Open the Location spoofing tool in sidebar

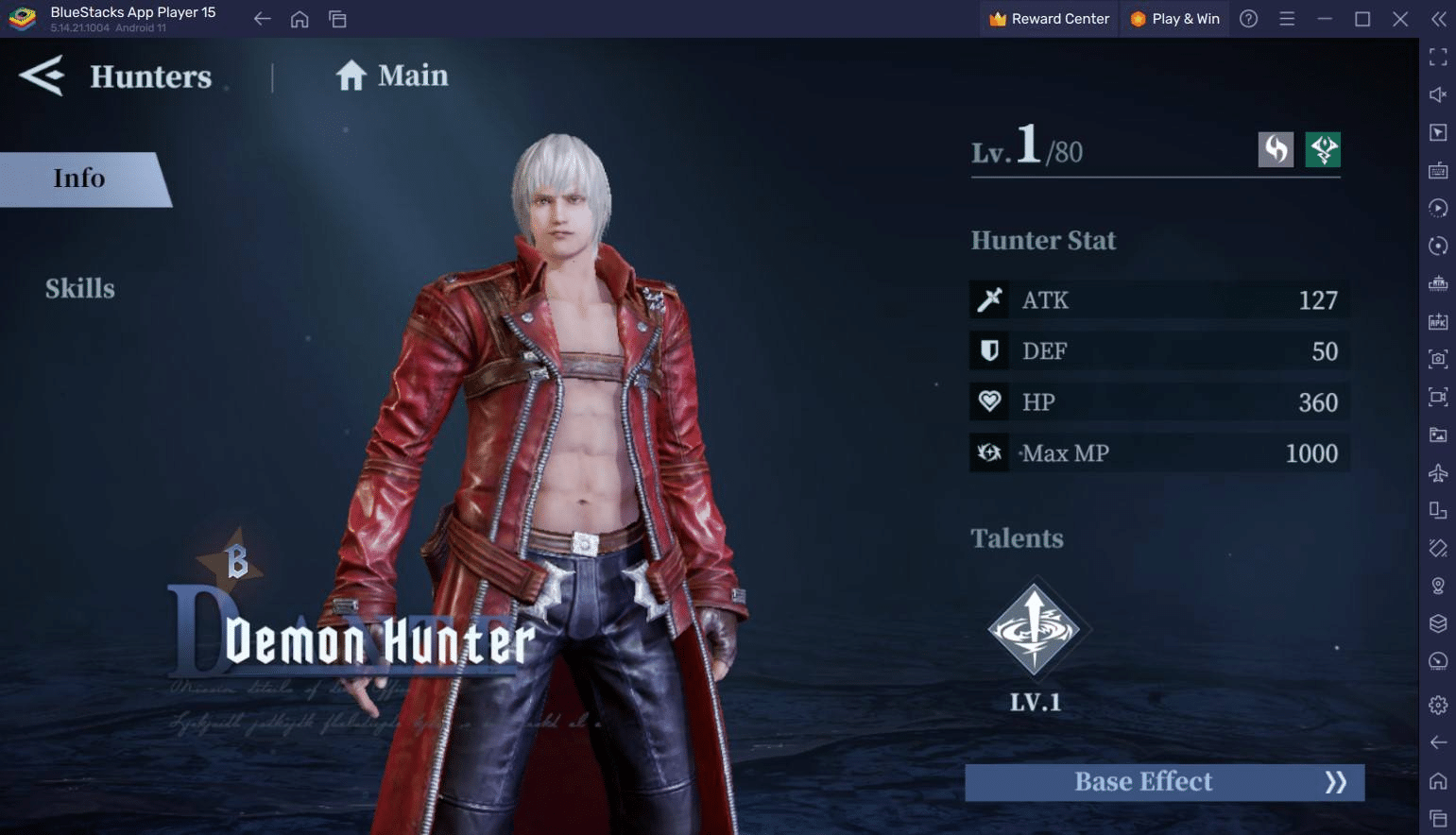1437,586
